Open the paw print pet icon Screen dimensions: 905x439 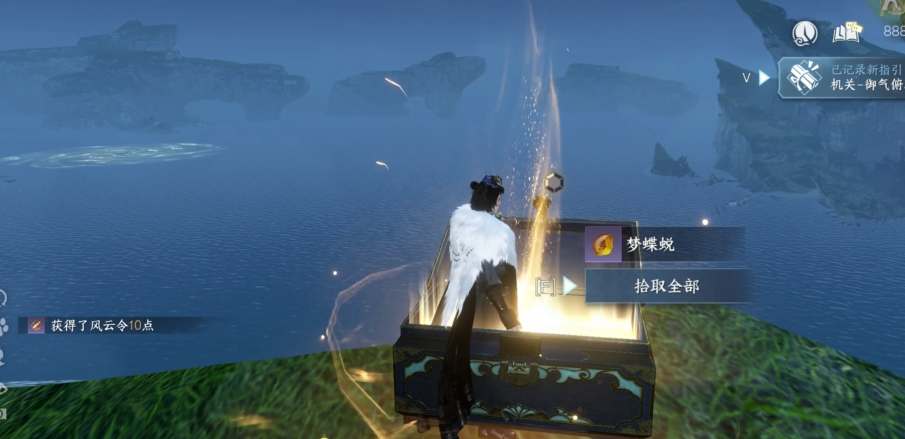(x=4, y=326)
